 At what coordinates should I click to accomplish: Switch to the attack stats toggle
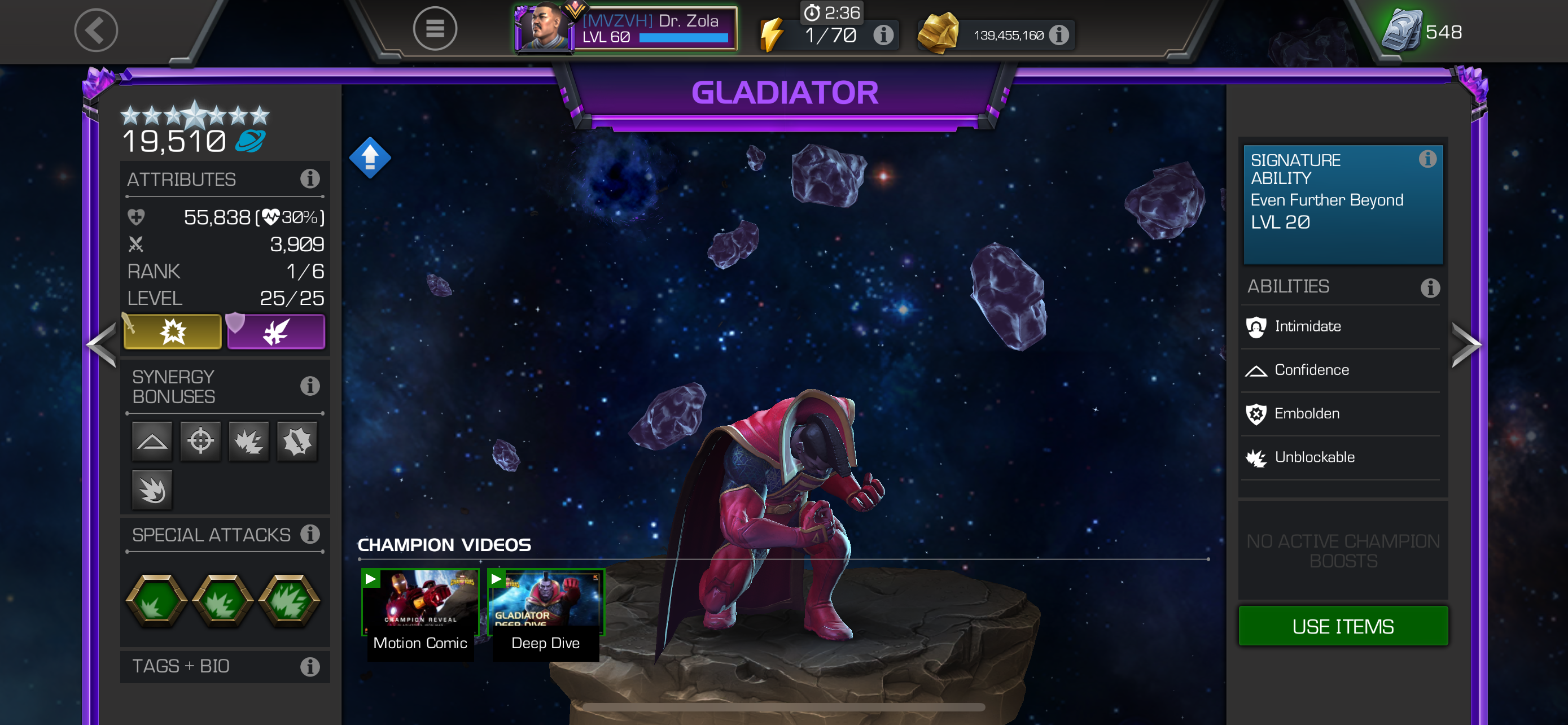(x=173, y=332)
